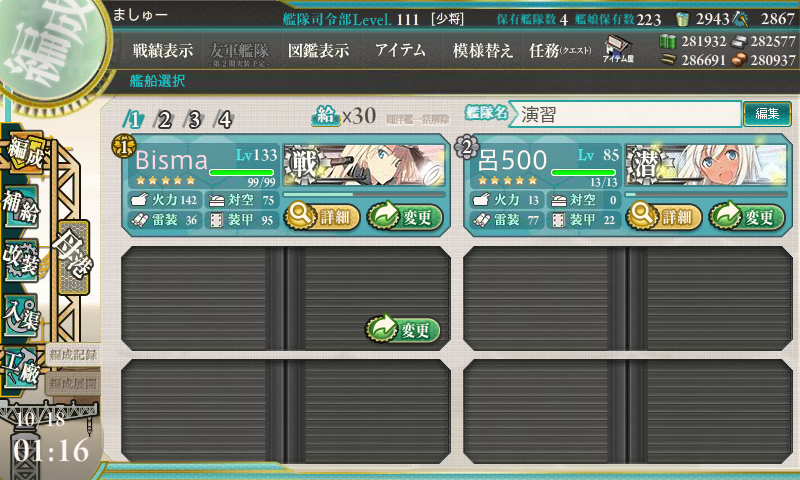Image resolution: width=800 pixels, height=480 pixels.
Task: Click the fleet name field 演習
Action: (628, 114)
